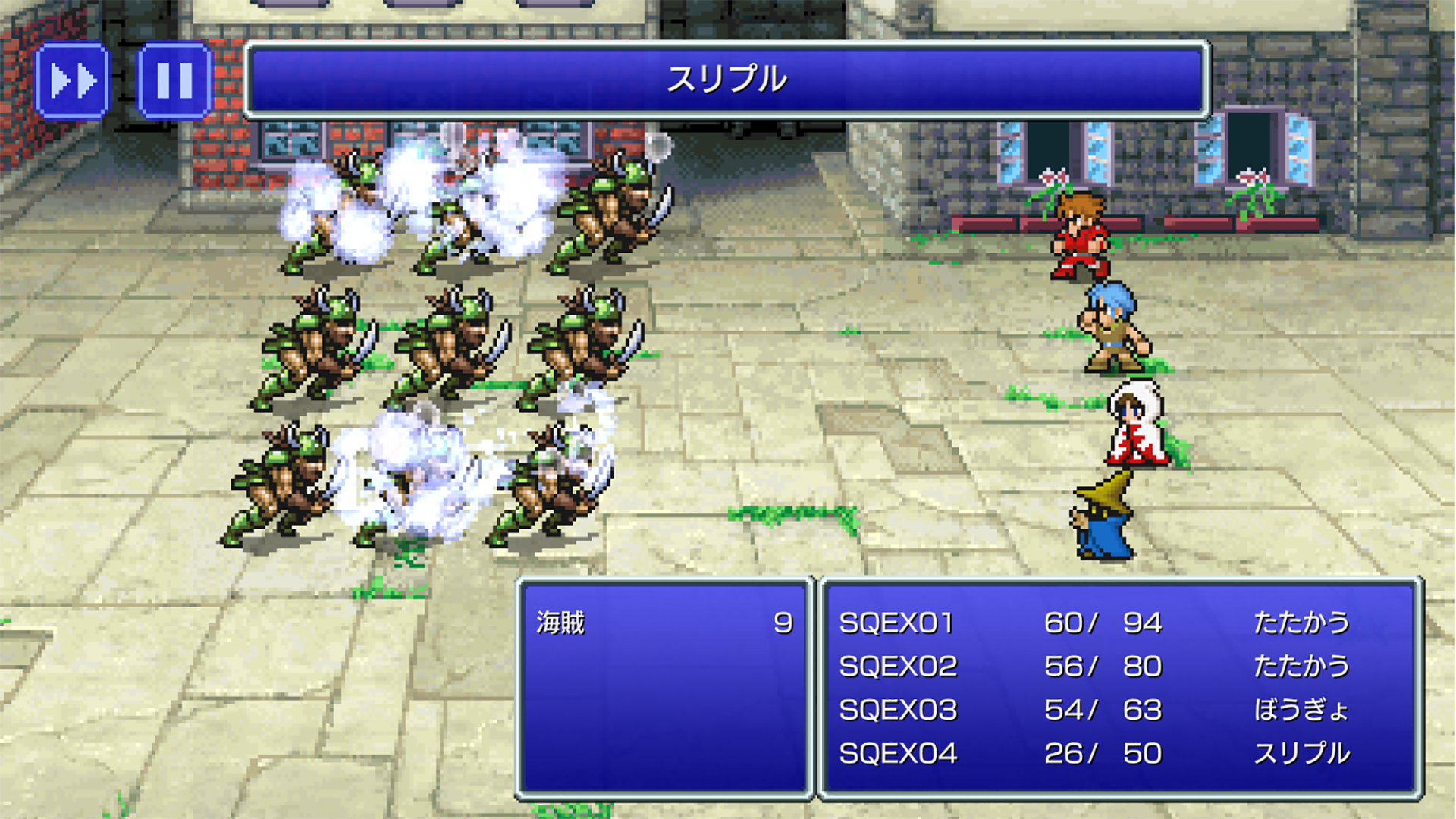Screen dimensions: 1456x819
Task: Toggle the fast-forward battle speed button
Action: click(73, 80)
